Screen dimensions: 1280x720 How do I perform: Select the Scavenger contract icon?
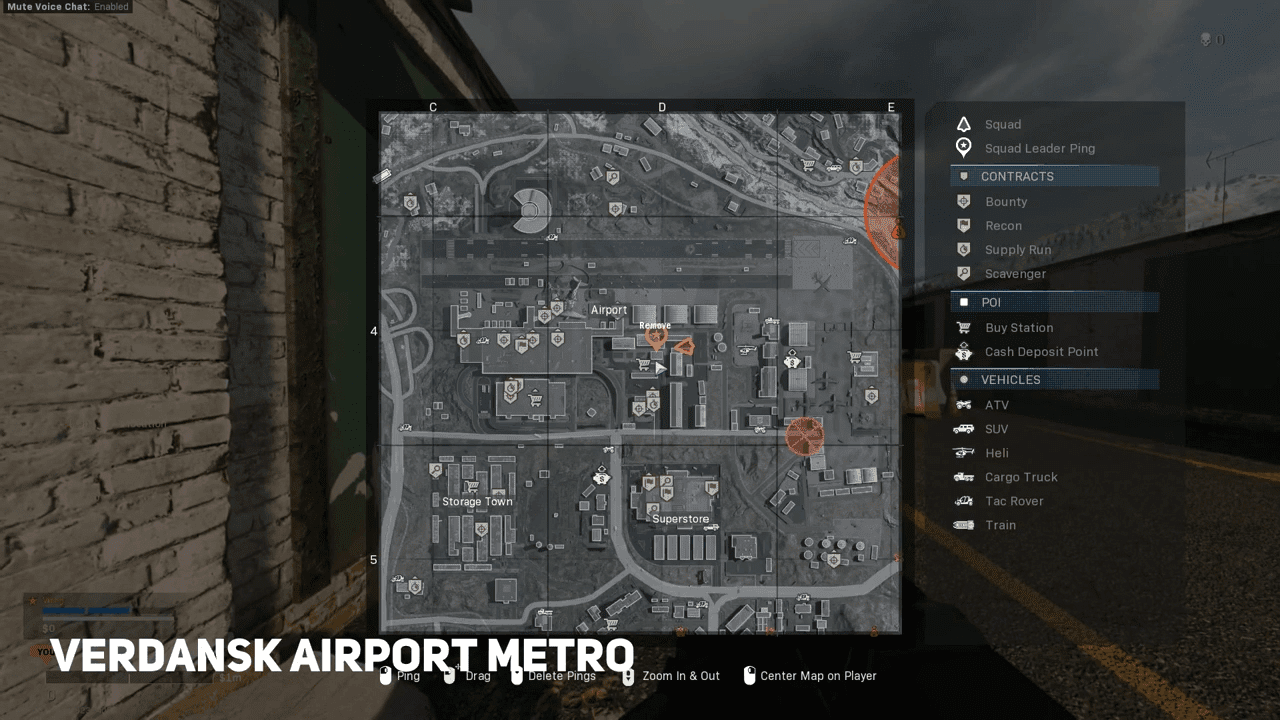tap(963, 273)
